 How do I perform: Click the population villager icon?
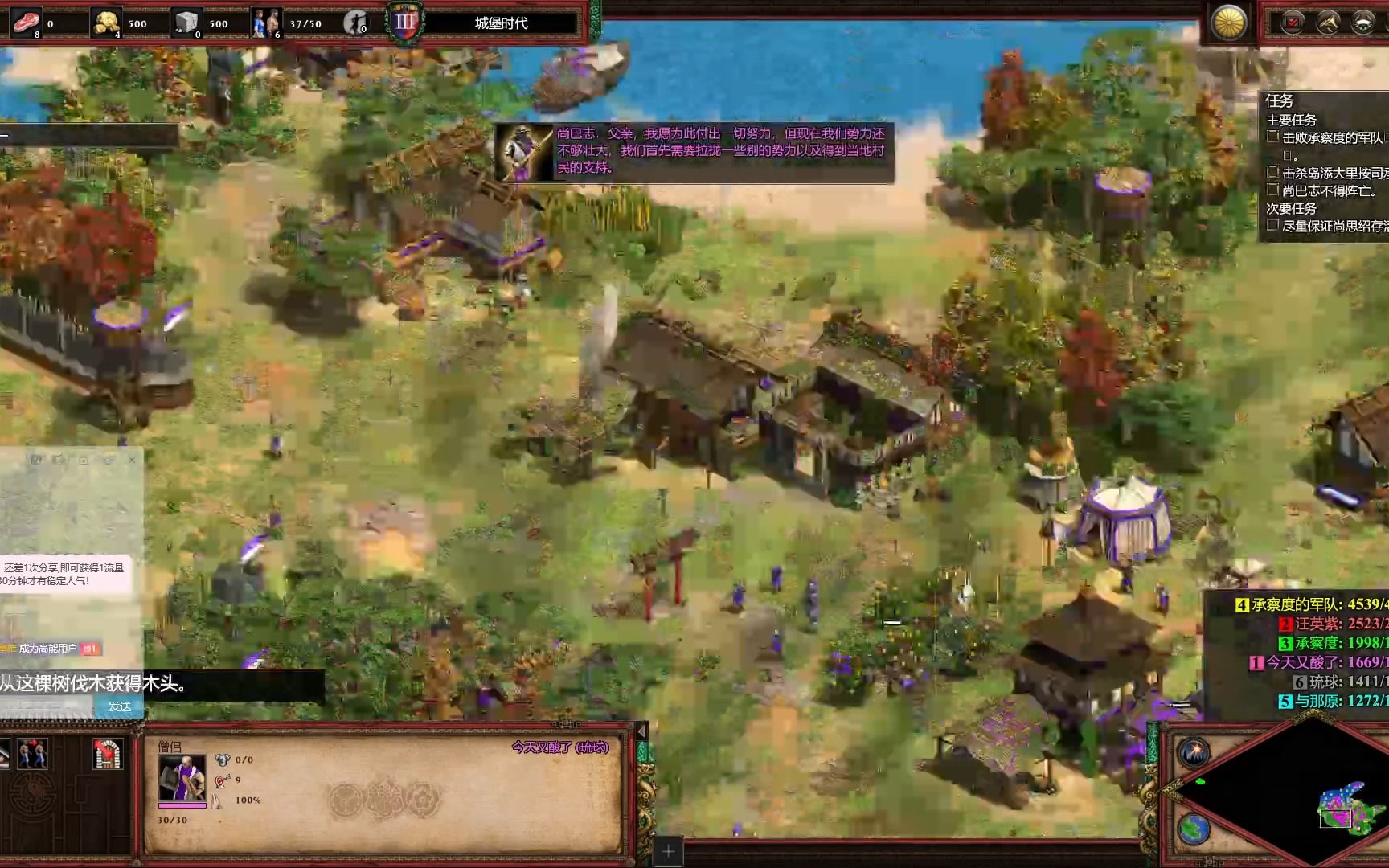(x=265, y=23)
